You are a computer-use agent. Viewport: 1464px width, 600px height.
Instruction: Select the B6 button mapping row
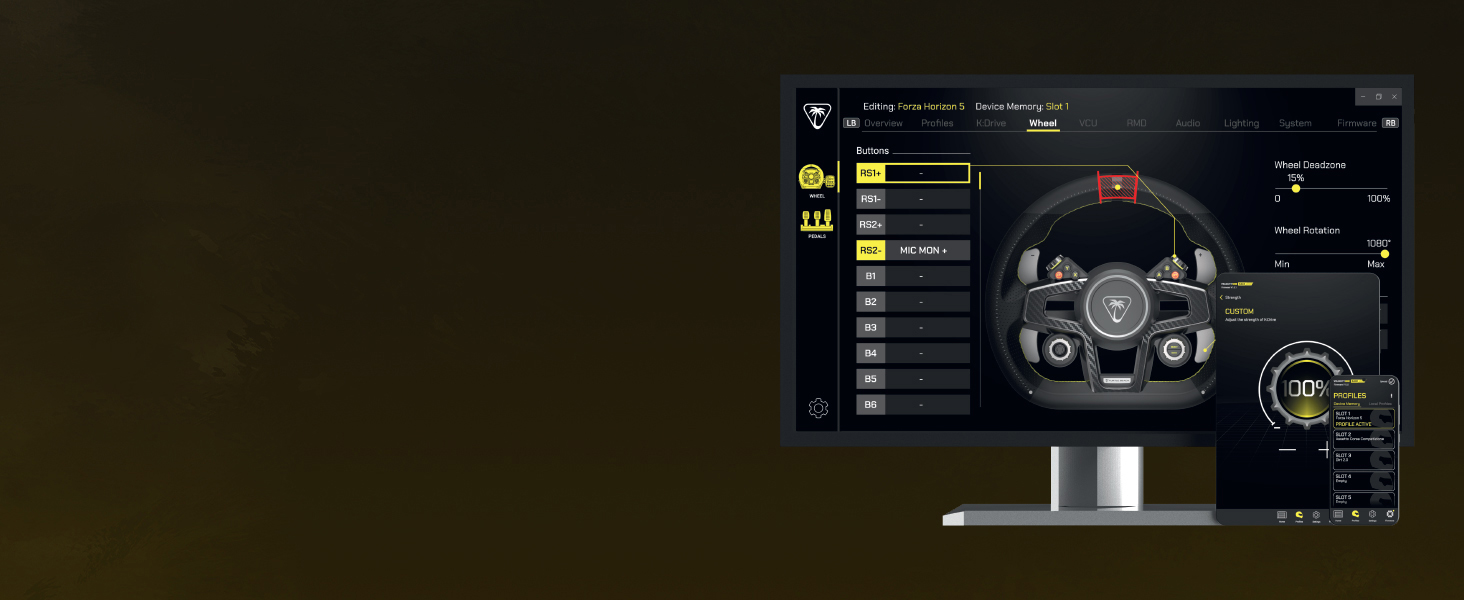(x=913, y=405)
